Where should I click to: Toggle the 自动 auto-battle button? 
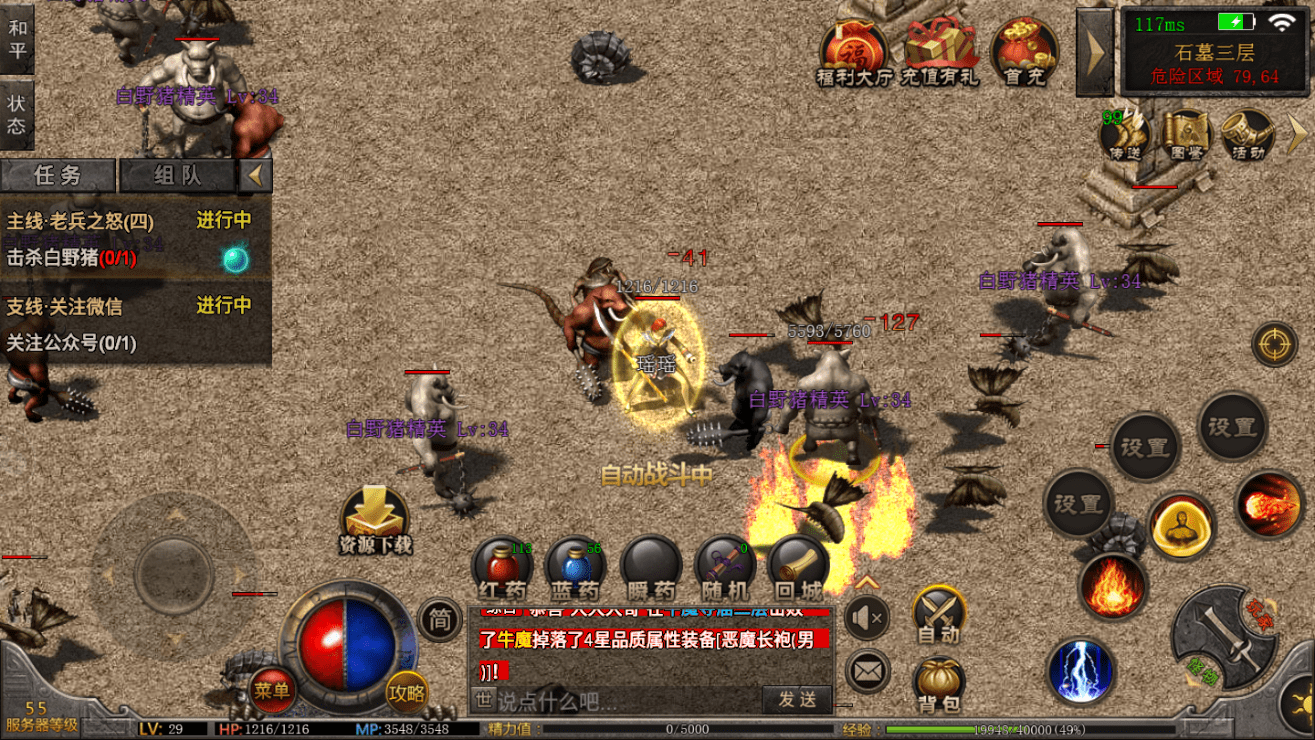[938, 614]
